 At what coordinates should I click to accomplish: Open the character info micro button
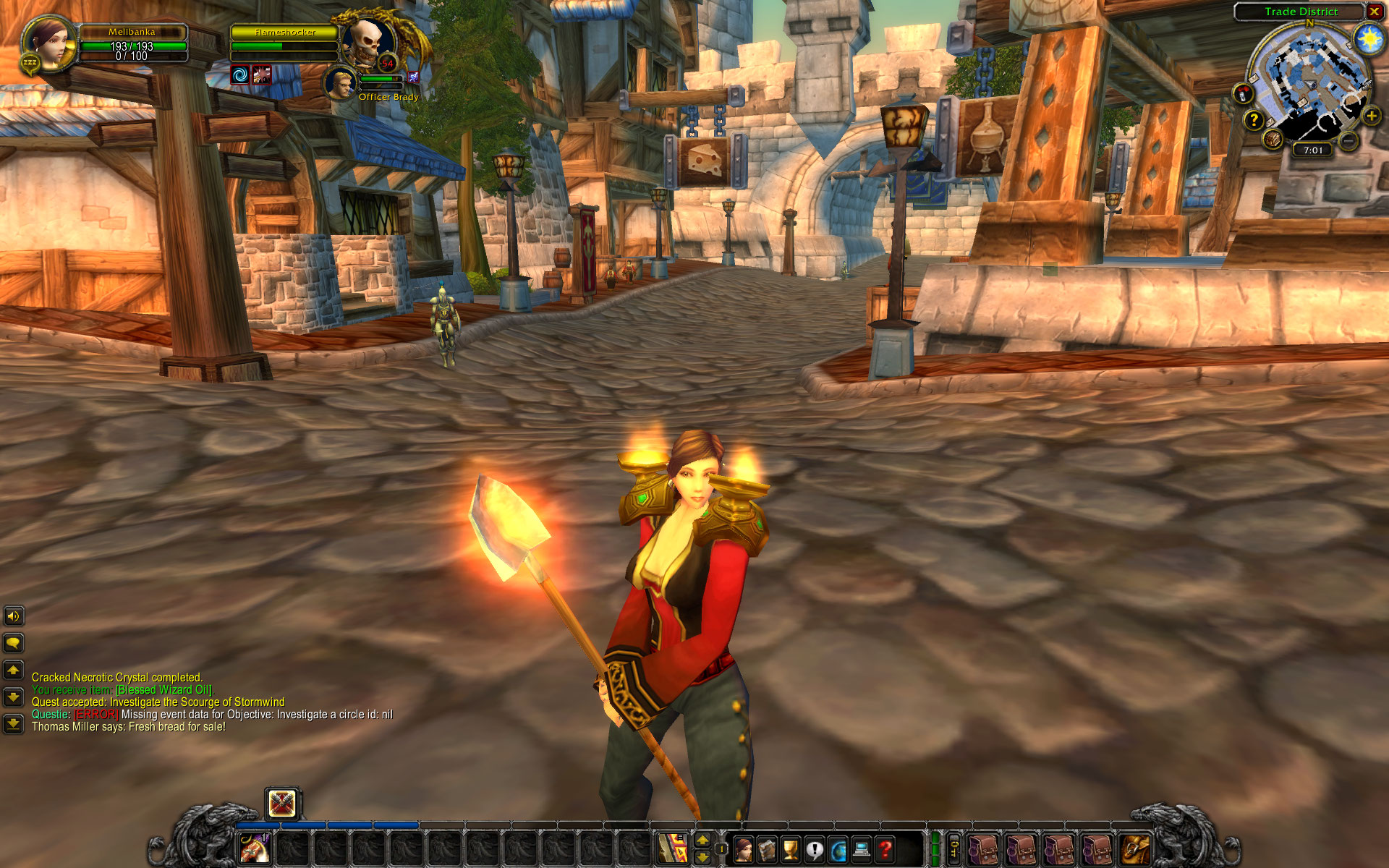pyautogui.click(x=743, y=849)
